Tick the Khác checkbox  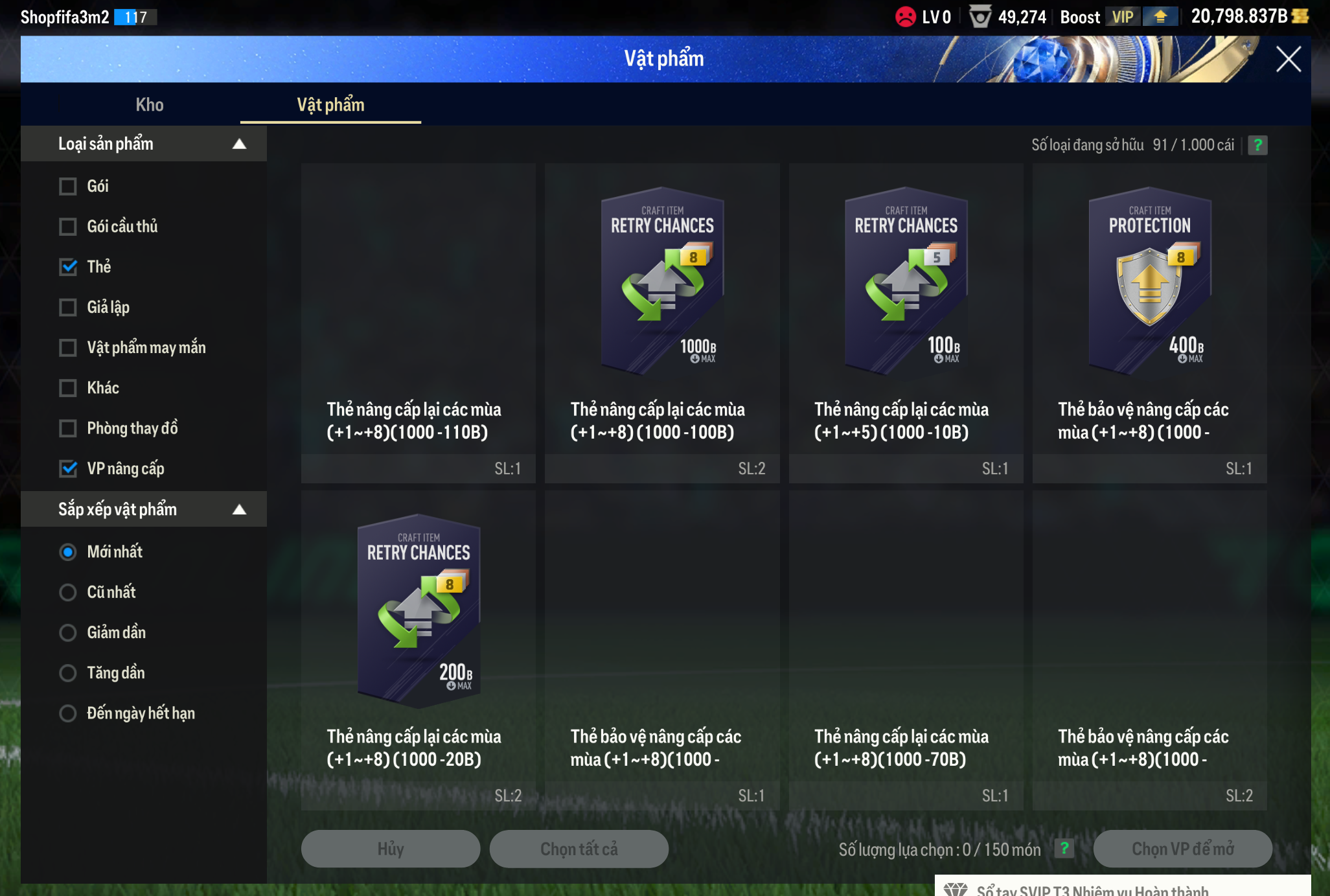tap(68, 388)
